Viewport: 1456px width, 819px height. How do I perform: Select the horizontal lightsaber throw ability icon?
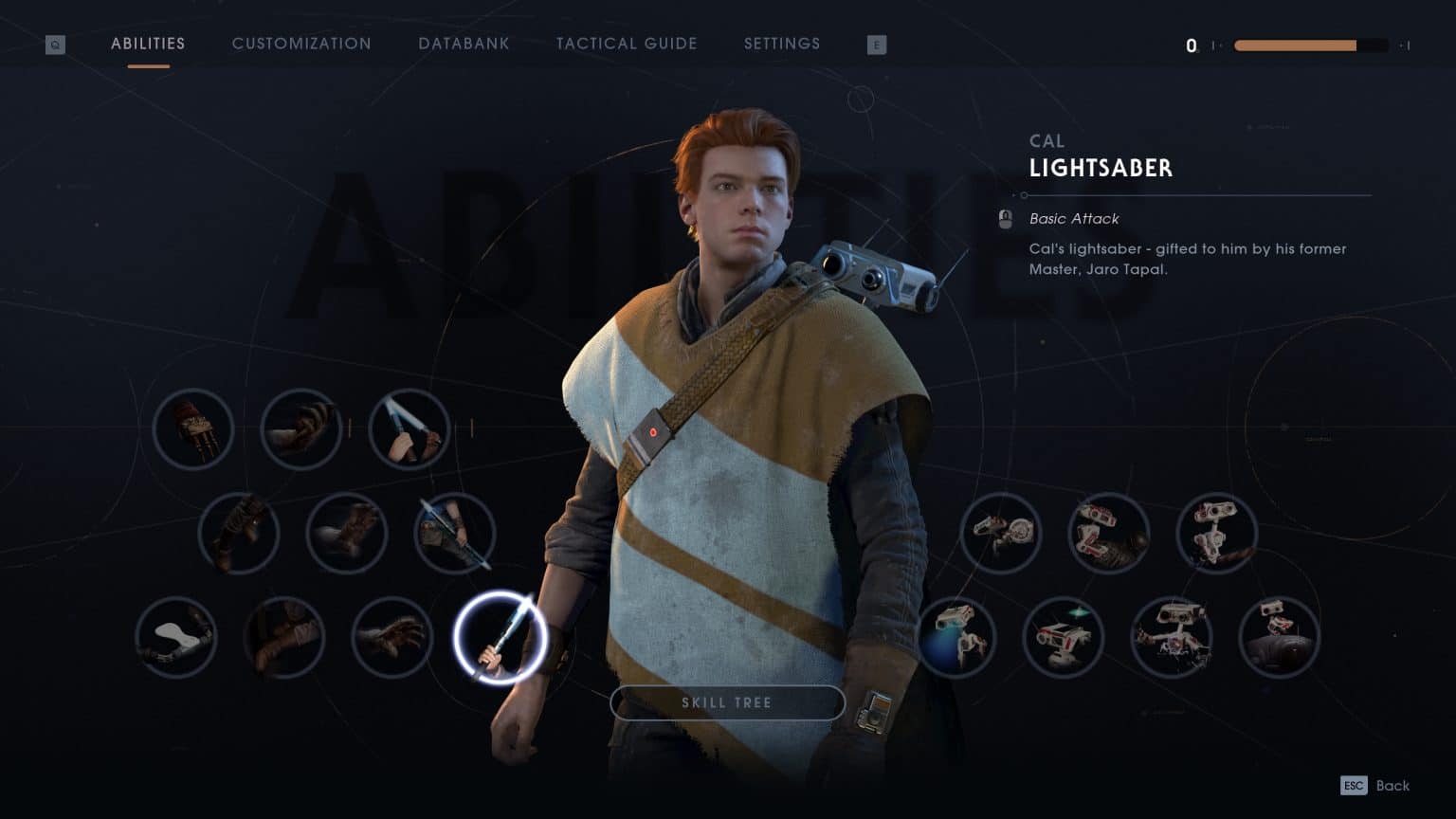pos(455,534)
